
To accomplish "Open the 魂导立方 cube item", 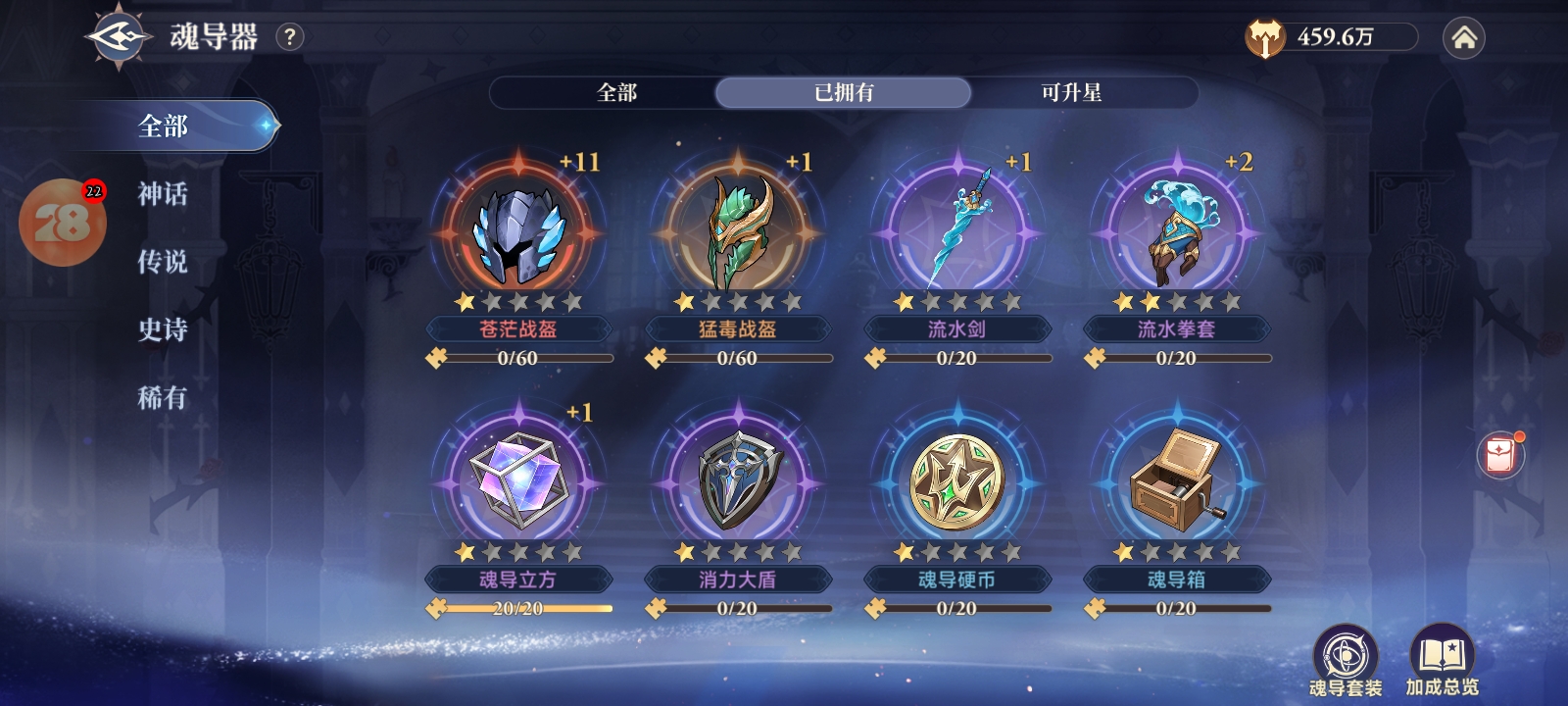I will [517, 482].
